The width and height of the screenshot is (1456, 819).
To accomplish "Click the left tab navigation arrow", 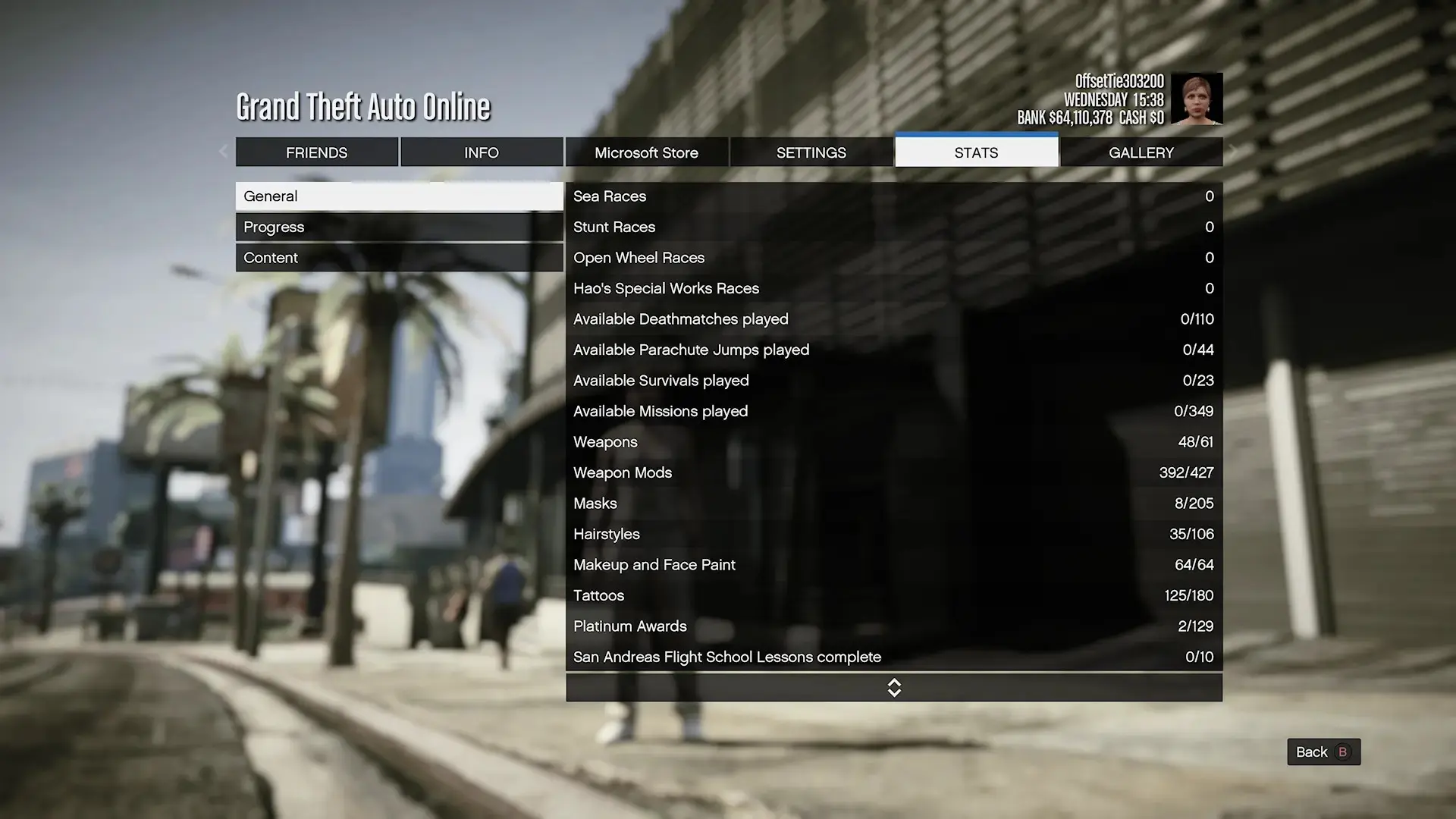I will [223, 151].
